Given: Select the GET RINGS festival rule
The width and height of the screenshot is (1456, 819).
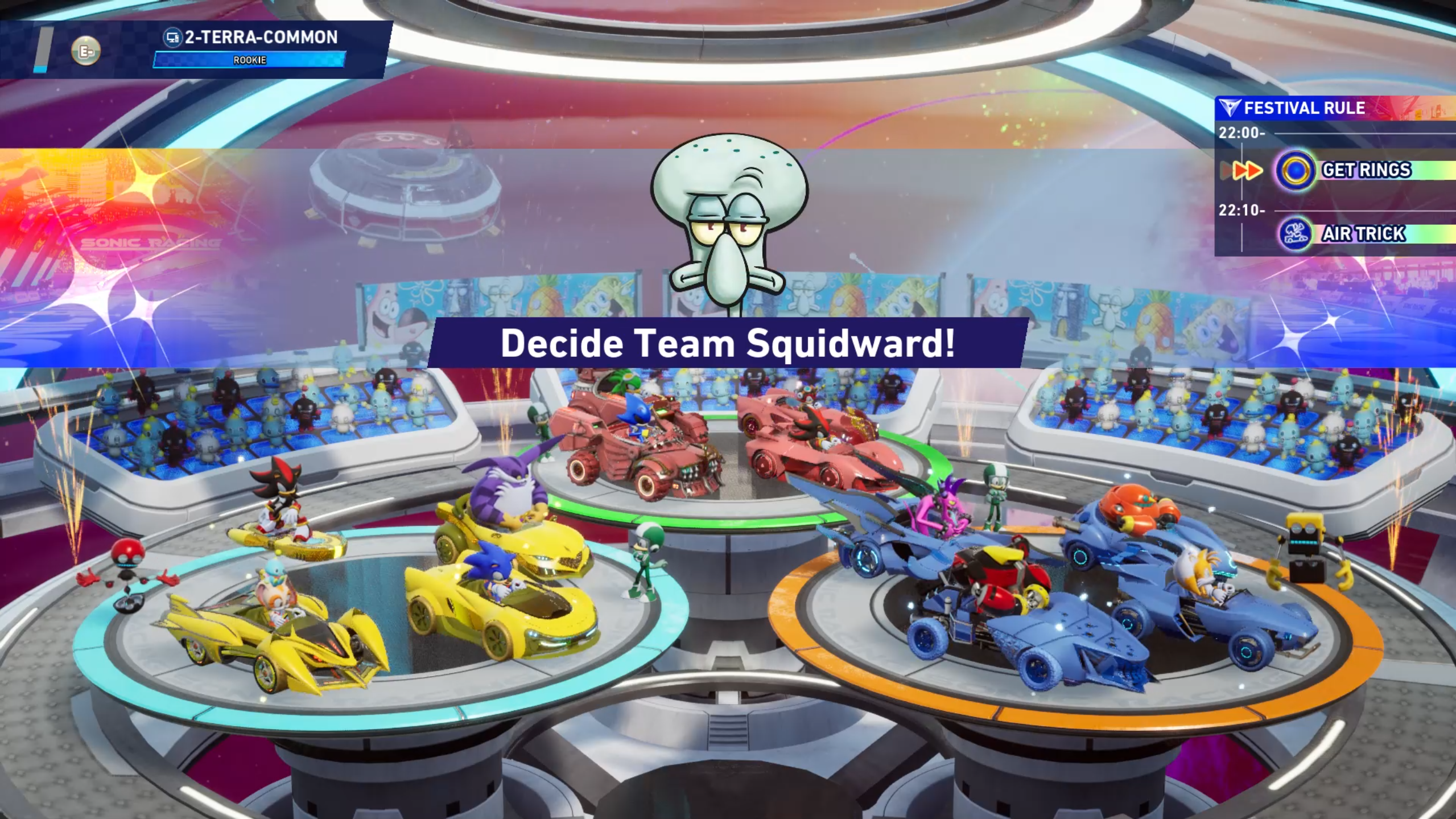Looking at the screenshot, I should click(1366, 170).
